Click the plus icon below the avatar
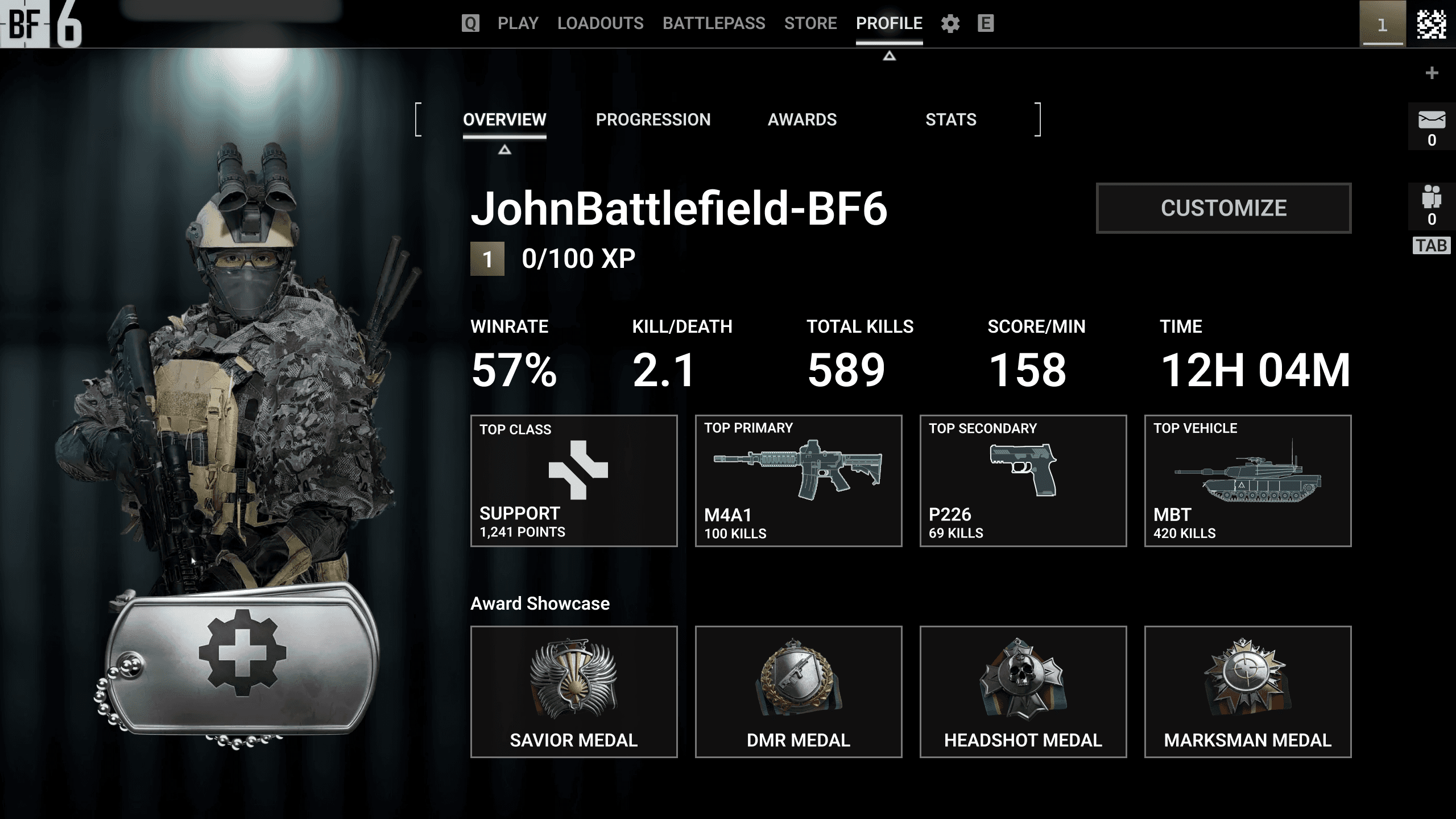This screenshot has height=819, width=1456. pyautogui.click(x=1432, y=73)
